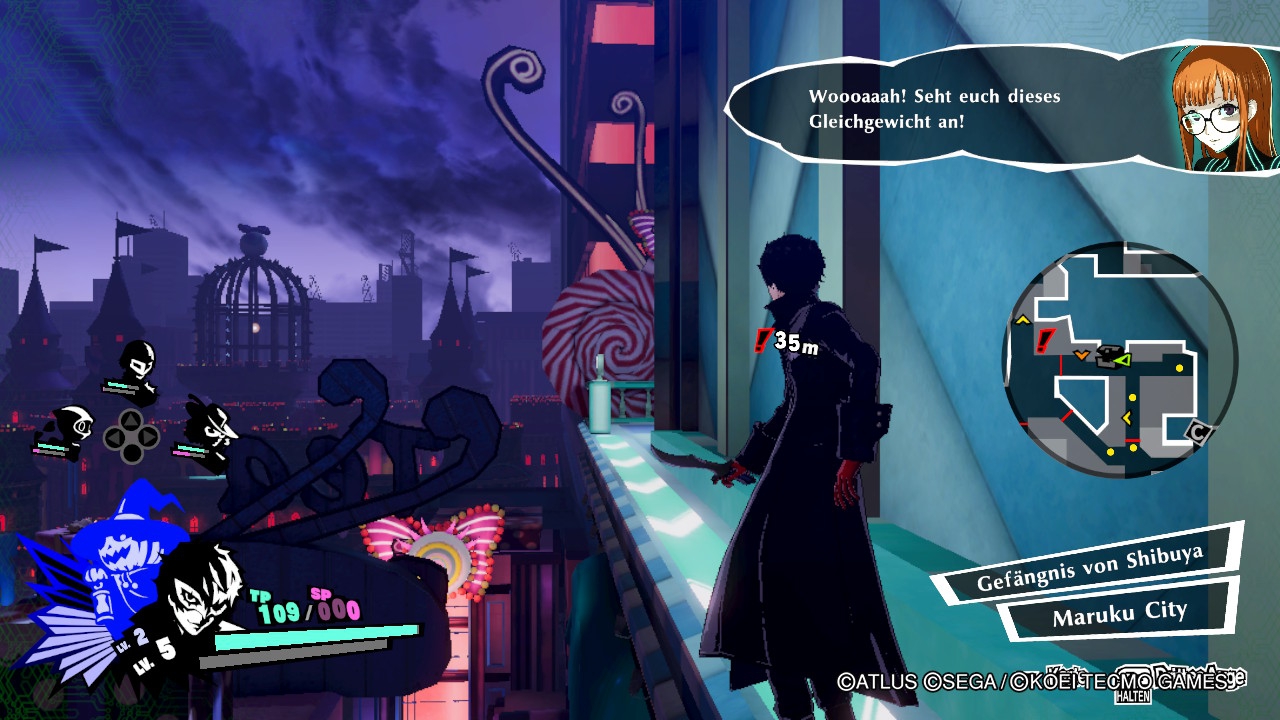Click the Gefängnis von Shibuya location banner
This screenshot has height=720, width=1280.
point(1089,569)
